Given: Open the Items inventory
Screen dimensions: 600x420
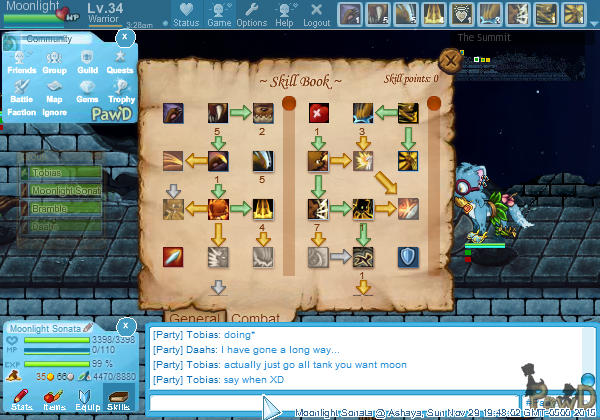Looking at the screenshot, I should (53, 400).
